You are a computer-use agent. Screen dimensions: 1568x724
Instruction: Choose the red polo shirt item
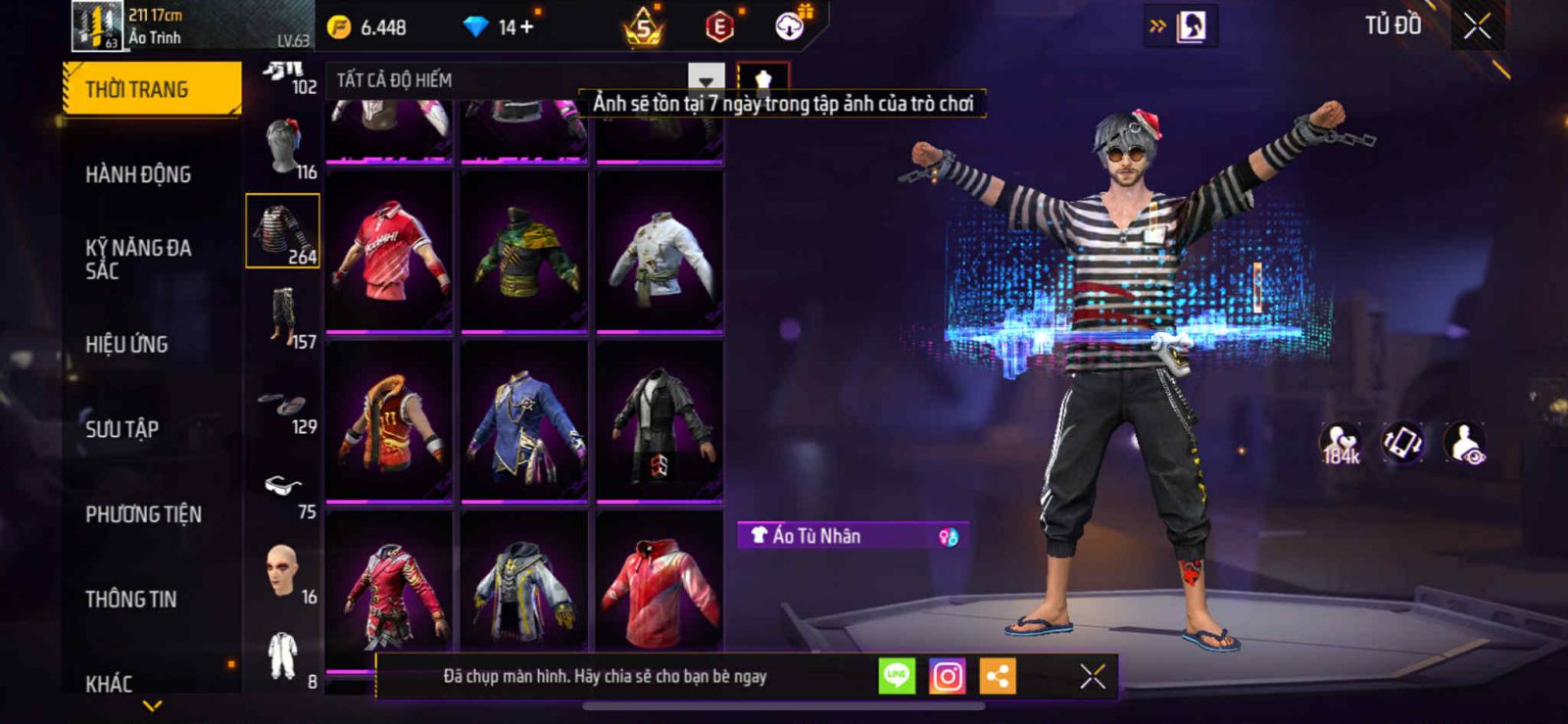tap(389, 252)
